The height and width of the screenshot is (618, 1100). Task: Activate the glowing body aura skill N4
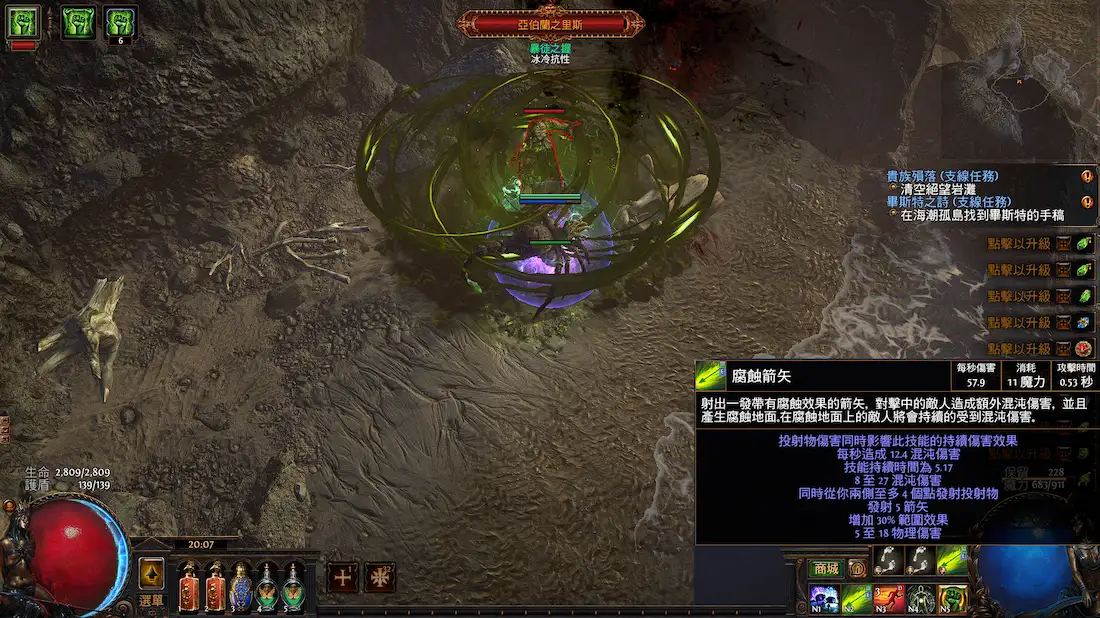(921, 598)
